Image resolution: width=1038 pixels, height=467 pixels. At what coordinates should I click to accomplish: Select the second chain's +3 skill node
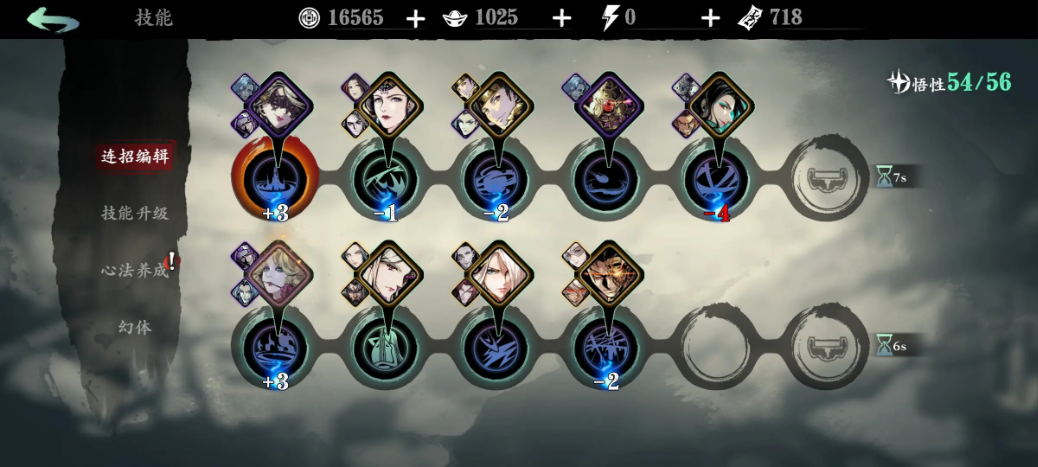point(275,348)
